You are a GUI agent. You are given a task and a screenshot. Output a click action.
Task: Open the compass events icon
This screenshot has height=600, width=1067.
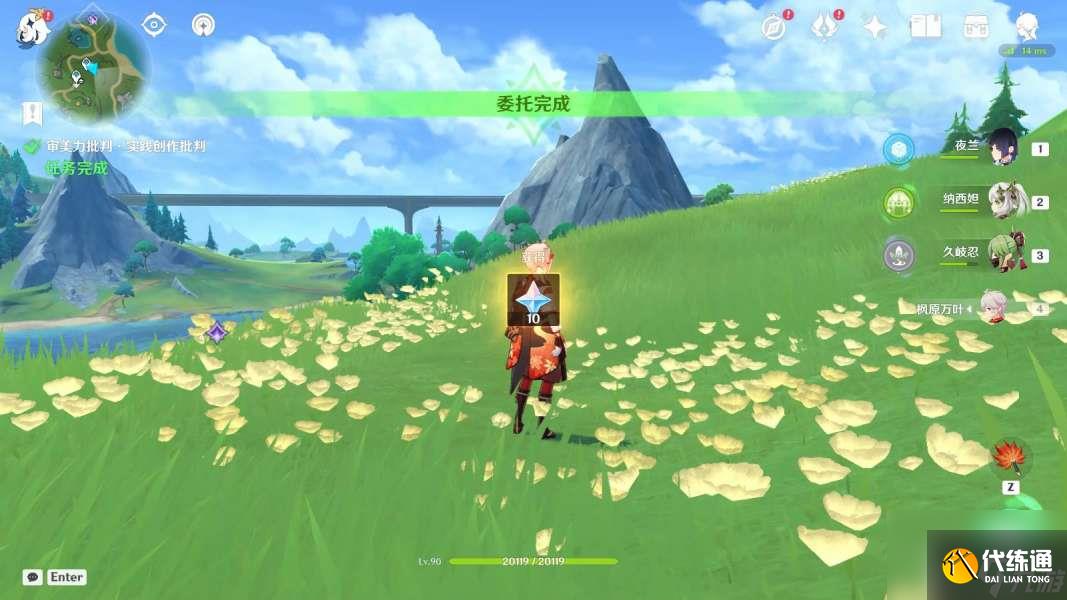(772, 27)
